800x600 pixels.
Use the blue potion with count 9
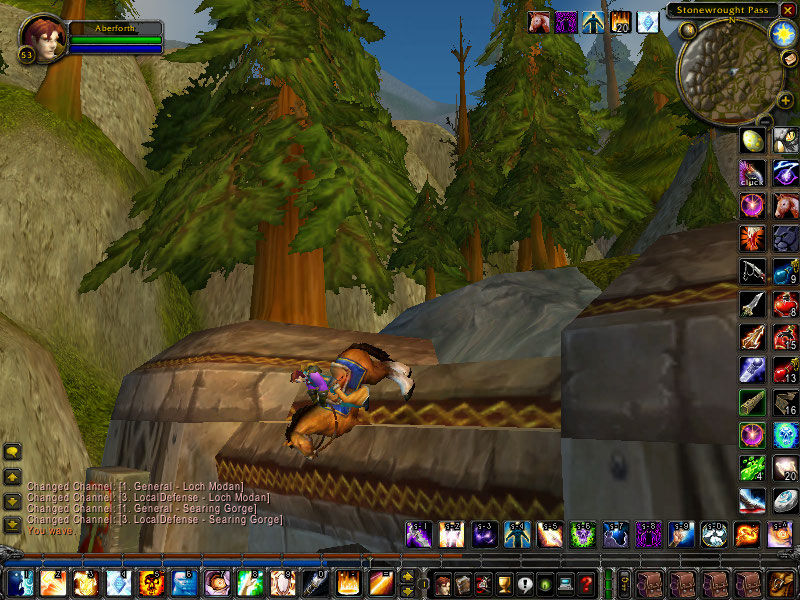785,272
